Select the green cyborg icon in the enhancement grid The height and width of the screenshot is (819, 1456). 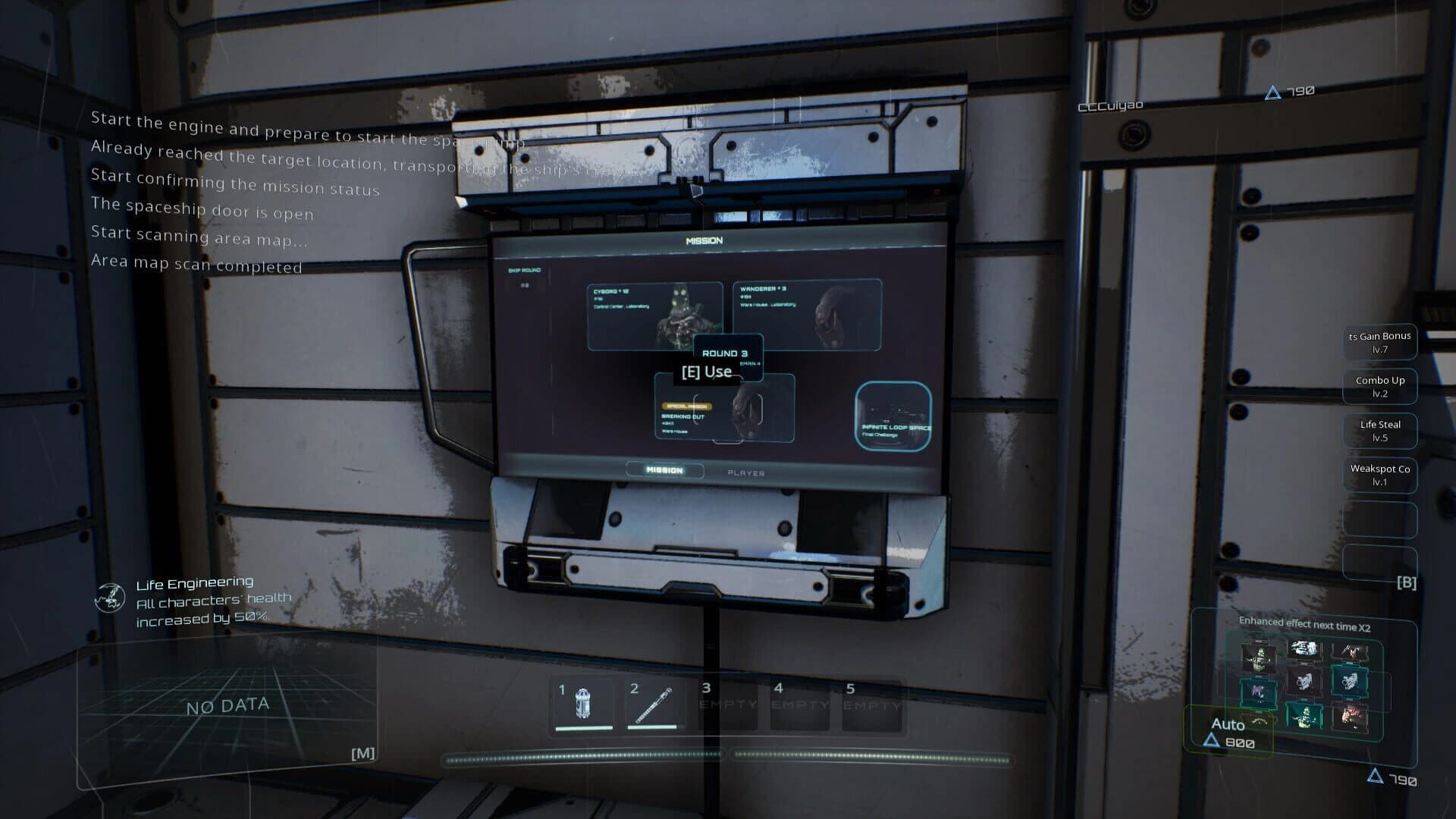click(x=1260, y=659)
